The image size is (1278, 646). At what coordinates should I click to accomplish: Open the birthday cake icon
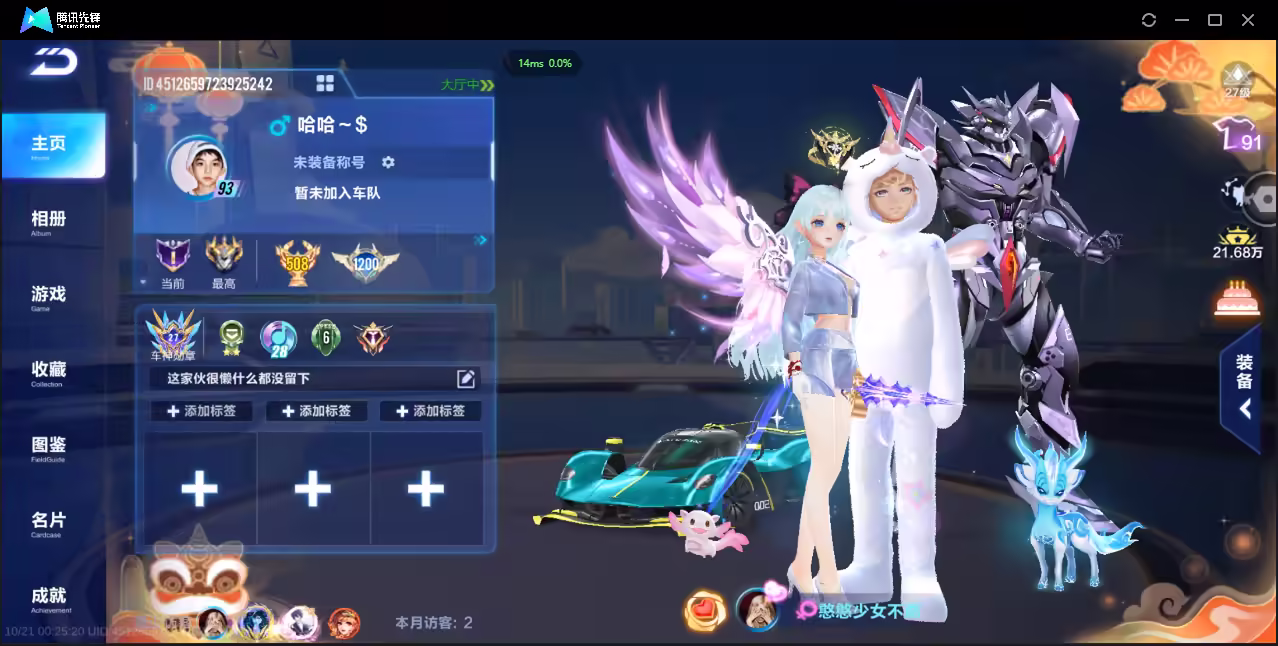click(1238, 298)
